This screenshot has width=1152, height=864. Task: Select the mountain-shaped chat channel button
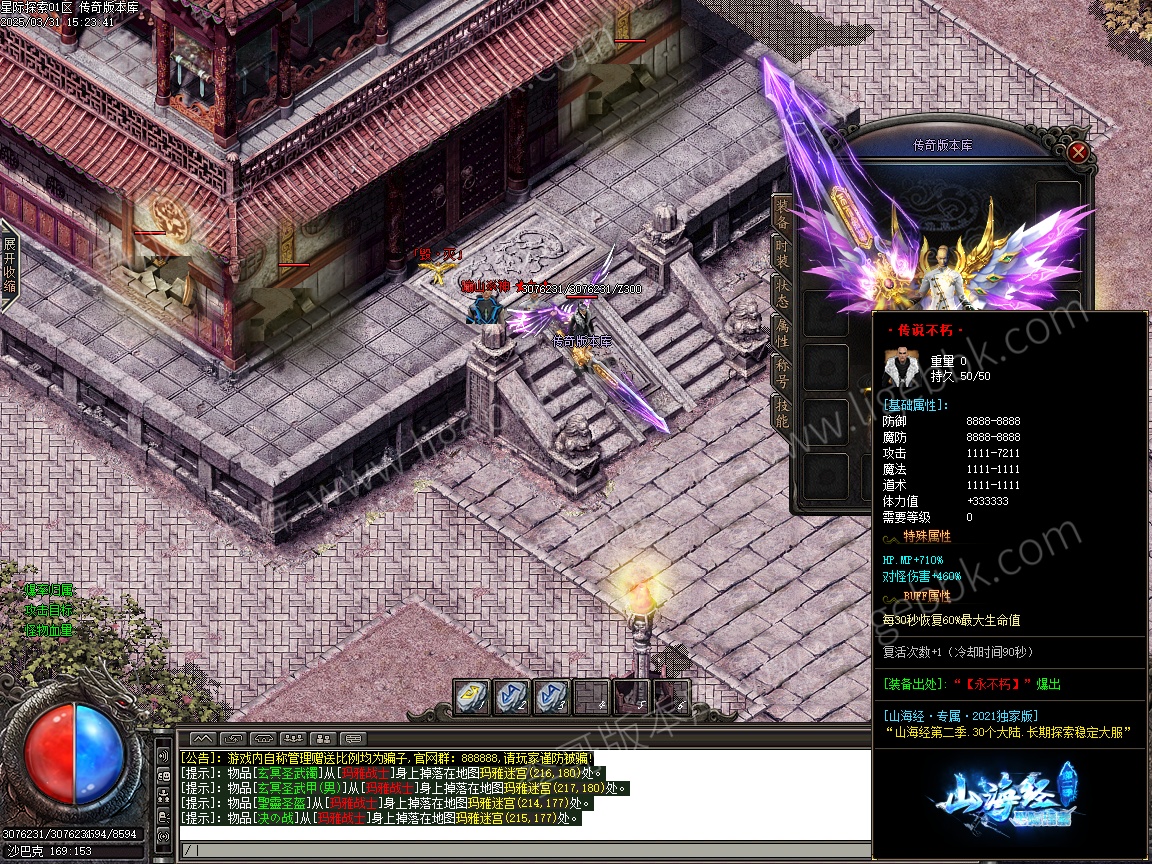(204, 738)
